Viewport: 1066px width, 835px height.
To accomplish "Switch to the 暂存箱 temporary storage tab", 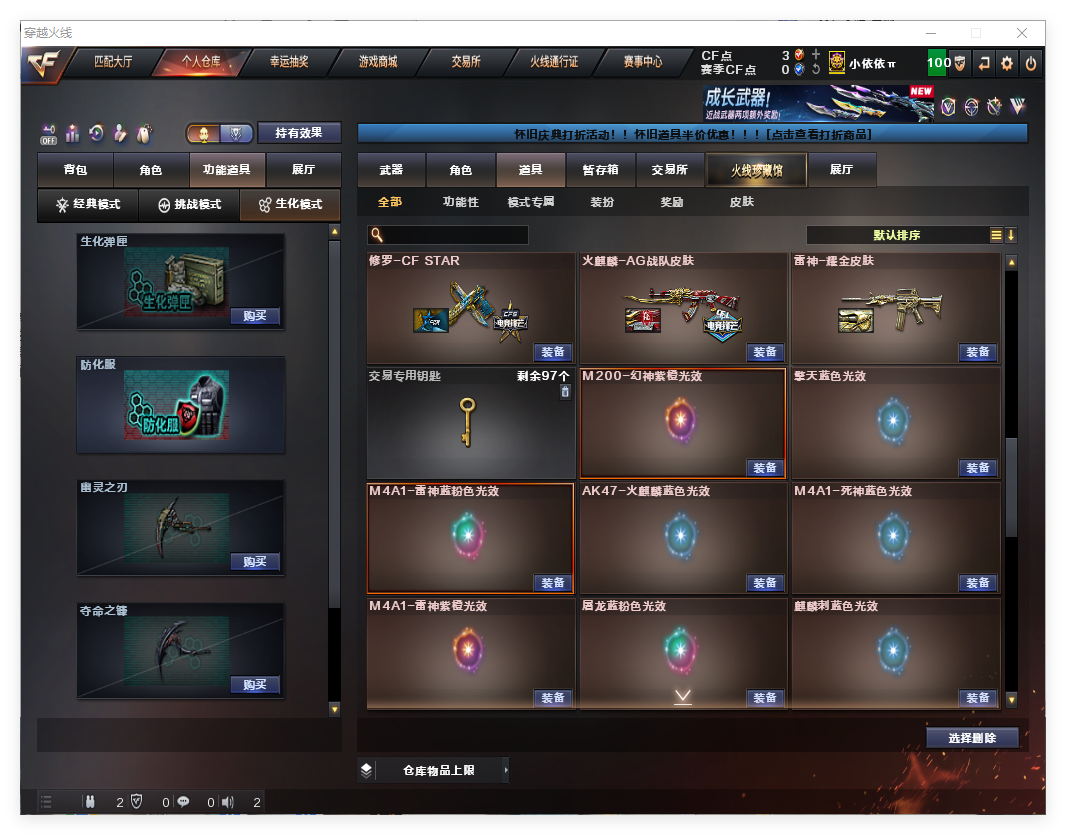I will pos(600,170).
